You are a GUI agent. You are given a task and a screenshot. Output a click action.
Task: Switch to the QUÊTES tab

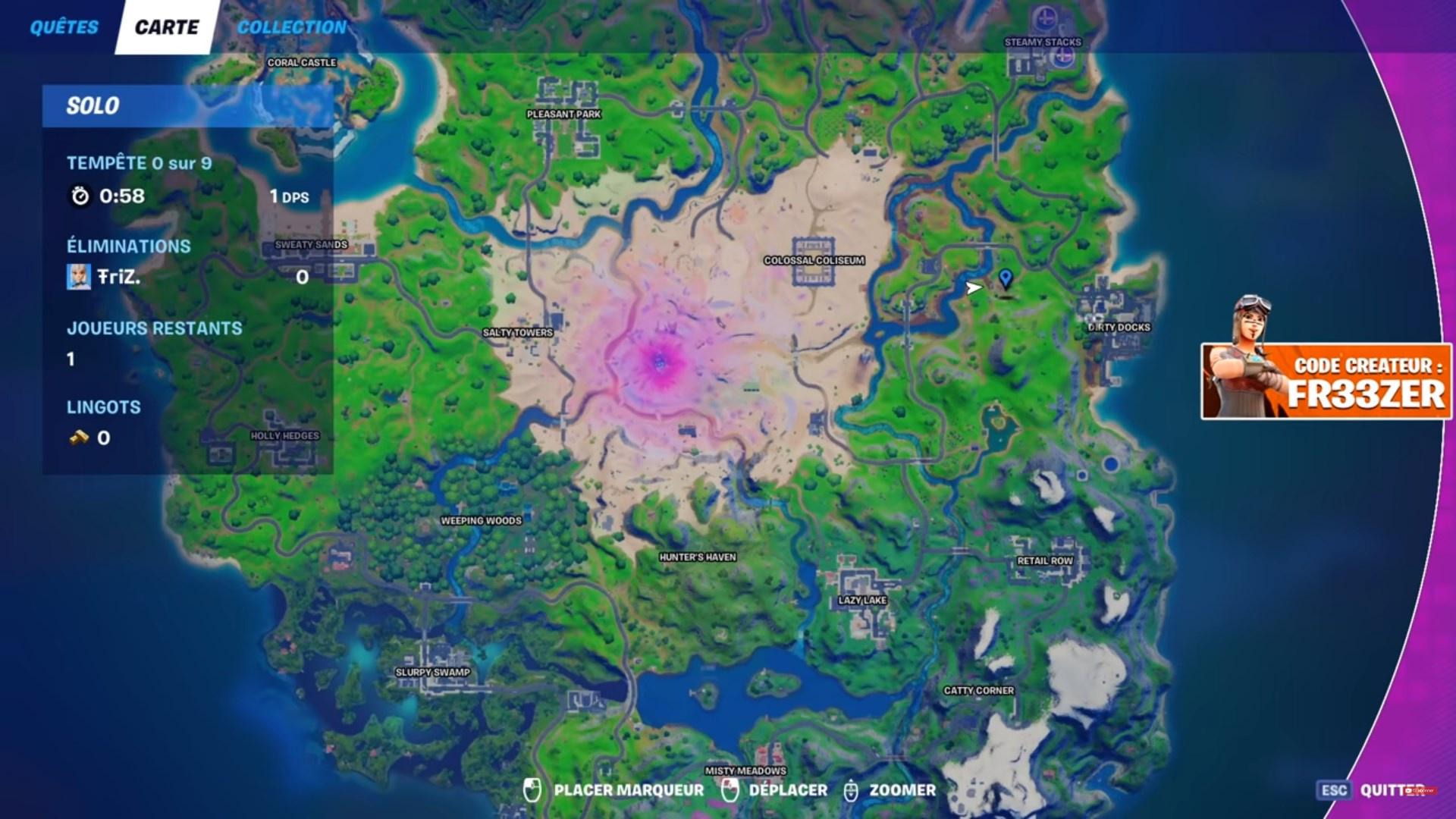click(63, 27)
